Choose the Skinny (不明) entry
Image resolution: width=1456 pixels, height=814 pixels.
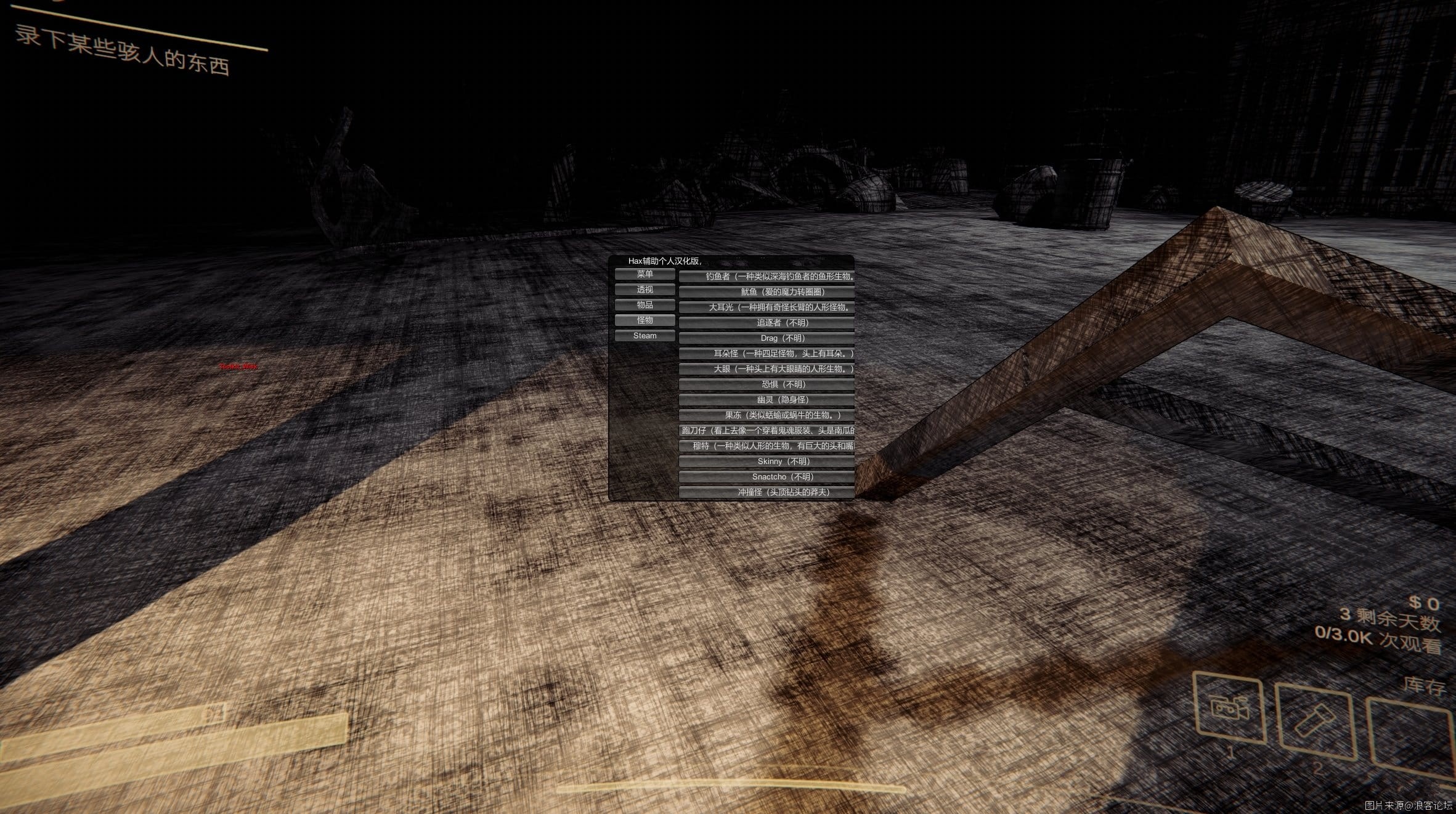pyautogui.click(x=767, y=462)
